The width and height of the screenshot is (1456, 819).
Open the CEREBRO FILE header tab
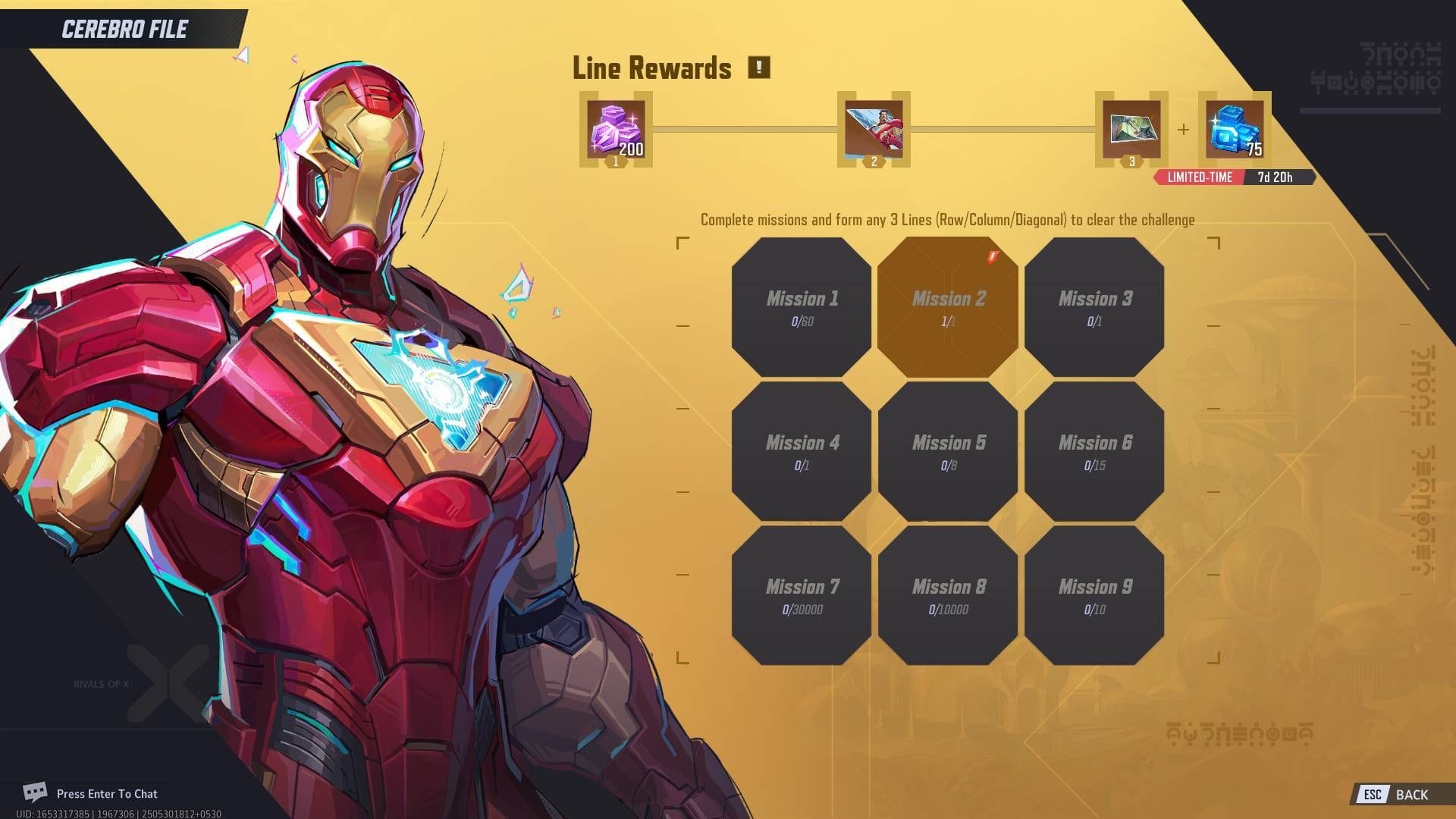click(124, 30)
